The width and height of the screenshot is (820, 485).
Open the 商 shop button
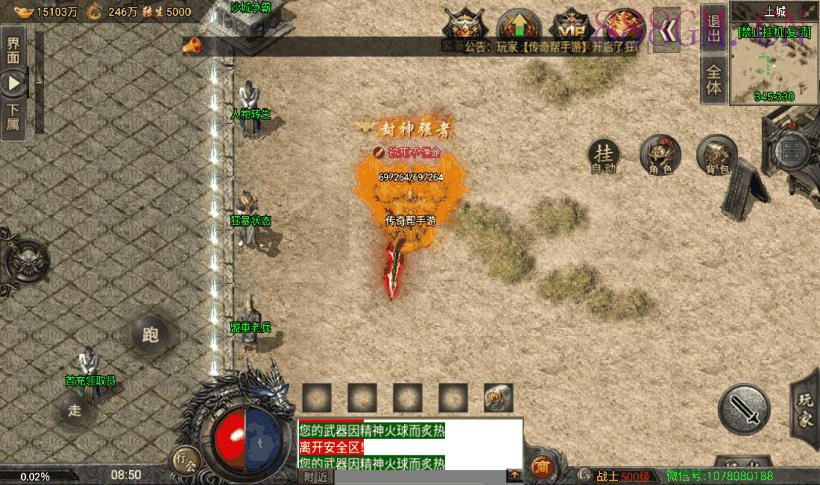coord(542,465)
